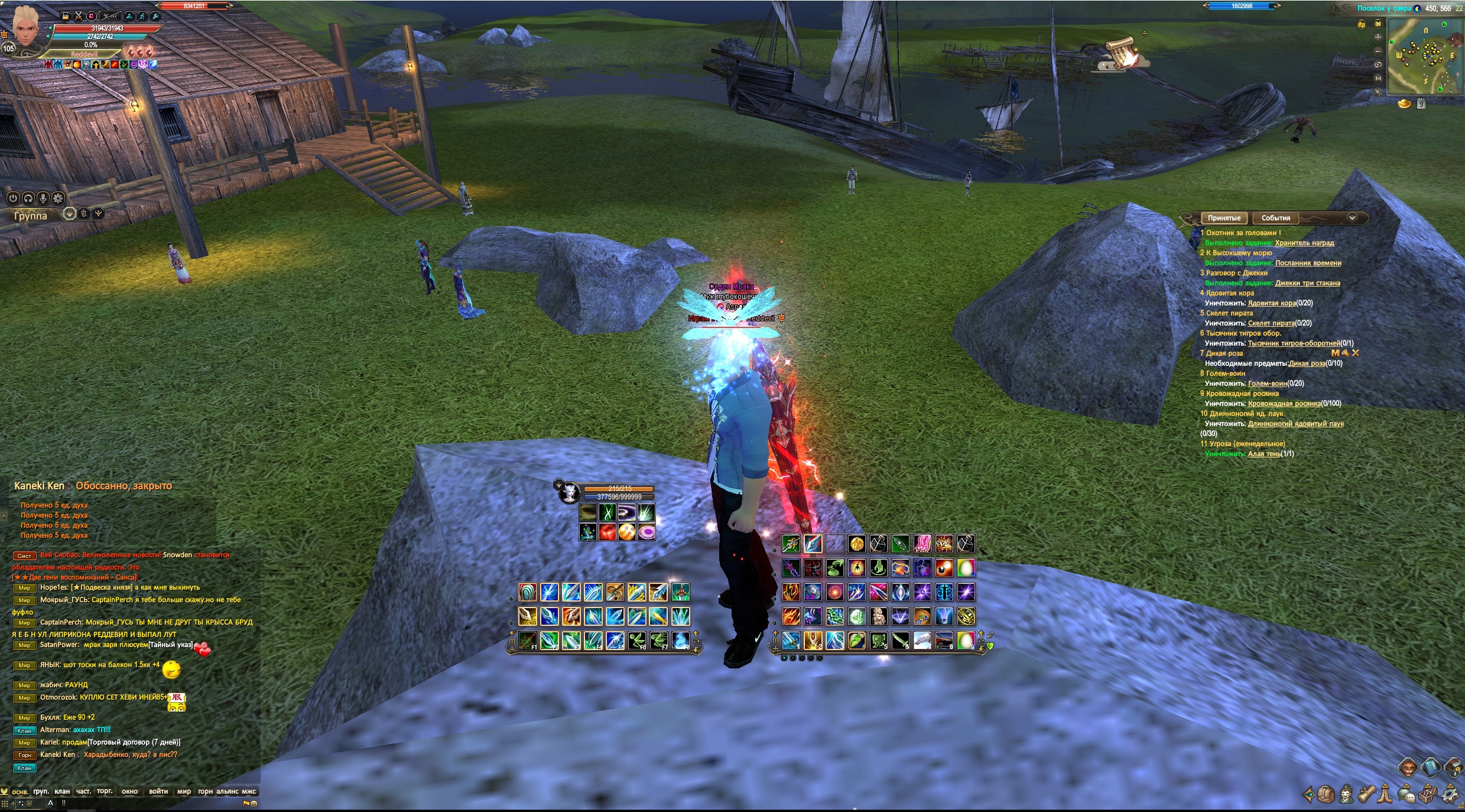Open the world map with the M button
This screenshot has width=1465, height=812.
(1378, 78)
